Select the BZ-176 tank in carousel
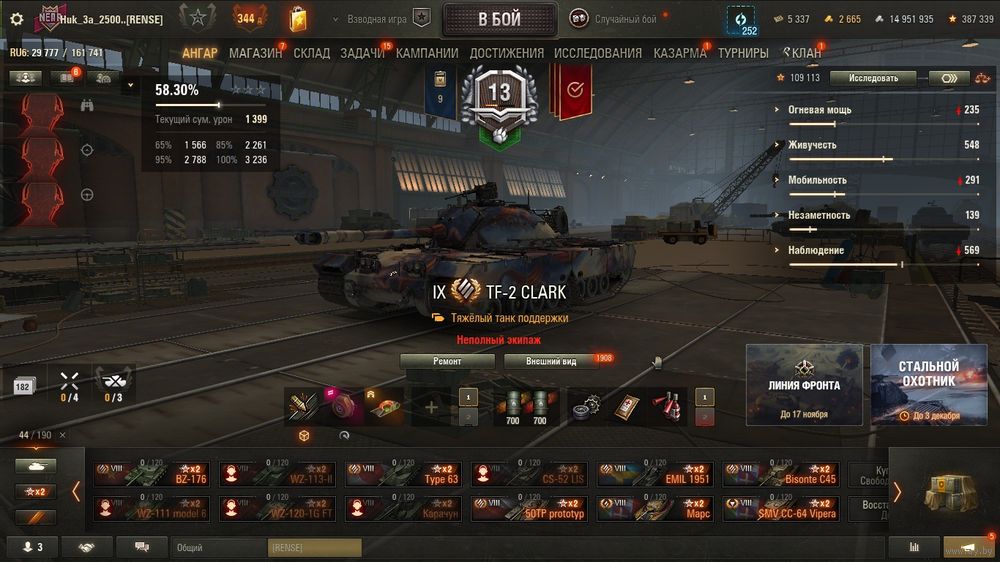The width and height of the screenshot is (1000, 562). coord(152,474)
